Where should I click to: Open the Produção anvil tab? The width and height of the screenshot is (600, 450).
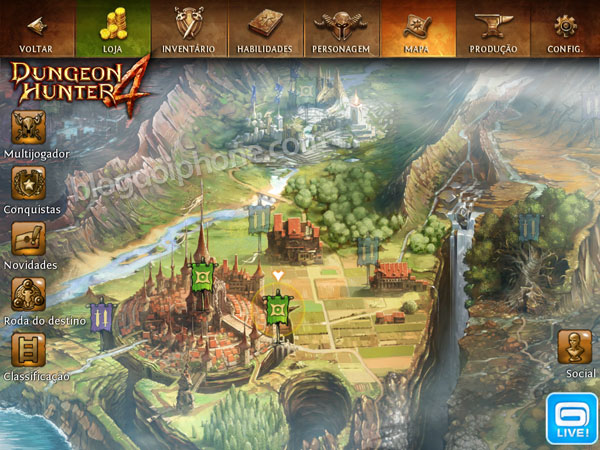point(493,28)
